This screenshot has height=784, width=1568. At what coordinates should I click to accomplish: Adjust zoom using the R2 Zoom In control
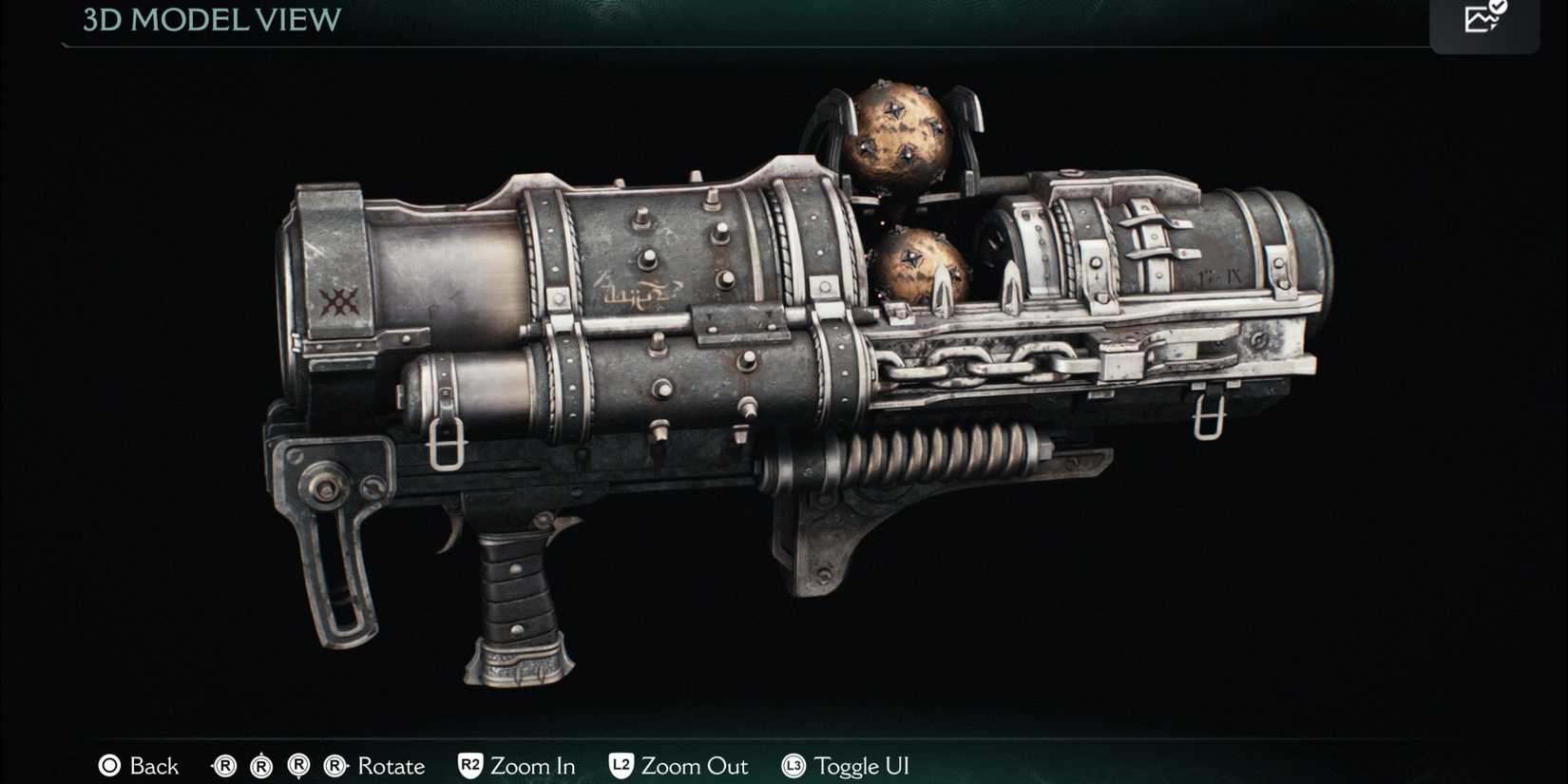(x=472, y=766)
